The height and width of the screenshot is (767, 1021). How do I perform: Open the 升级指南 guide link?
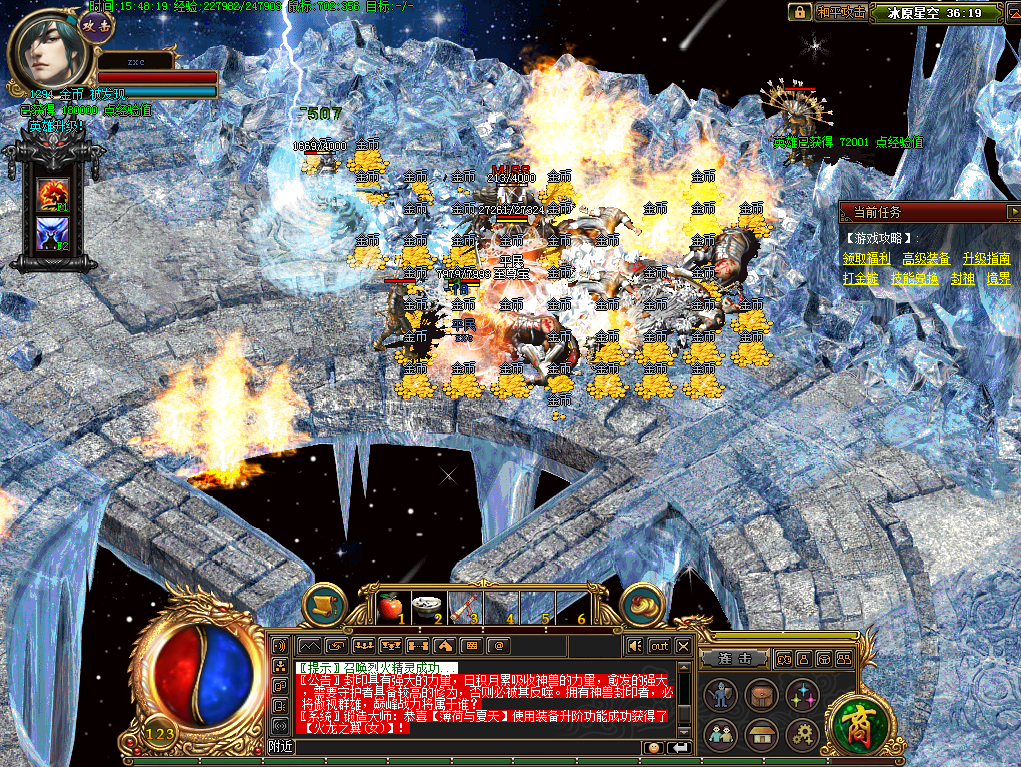point(986,258)
